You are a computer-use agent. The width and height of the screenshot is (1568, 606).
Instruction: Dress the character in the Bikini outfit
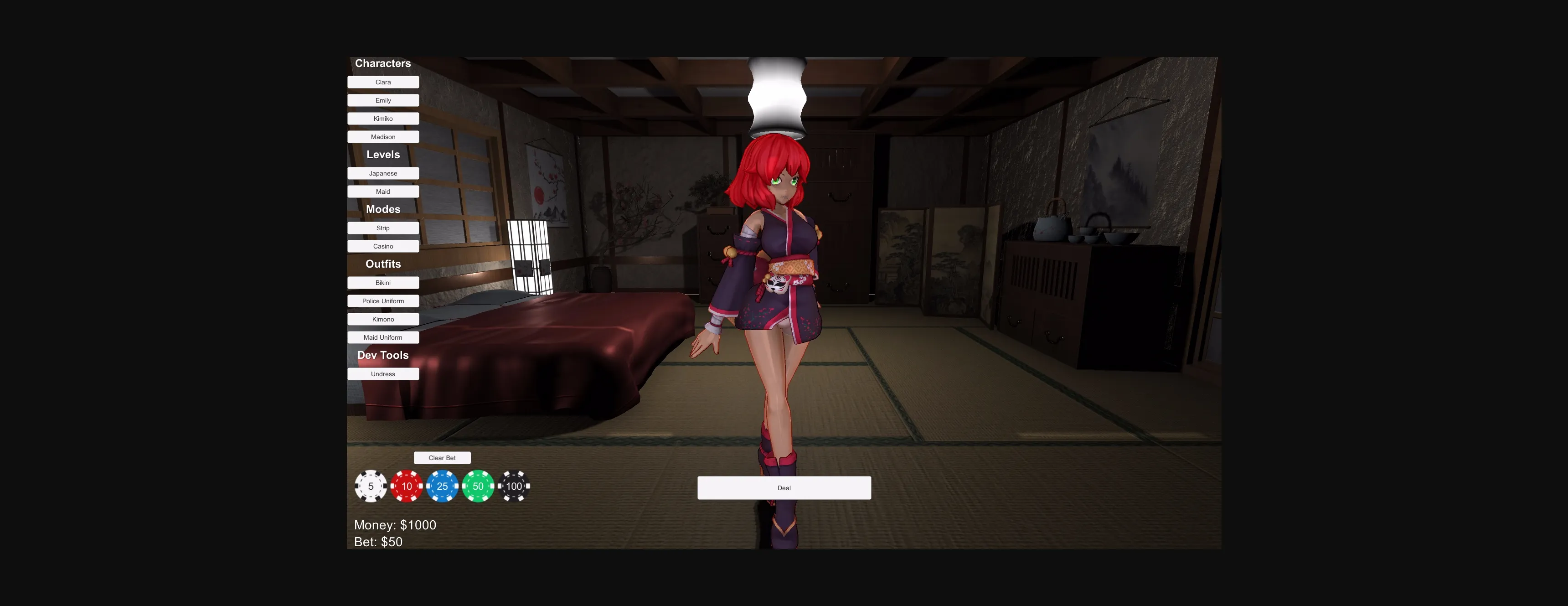pos(383,283)
